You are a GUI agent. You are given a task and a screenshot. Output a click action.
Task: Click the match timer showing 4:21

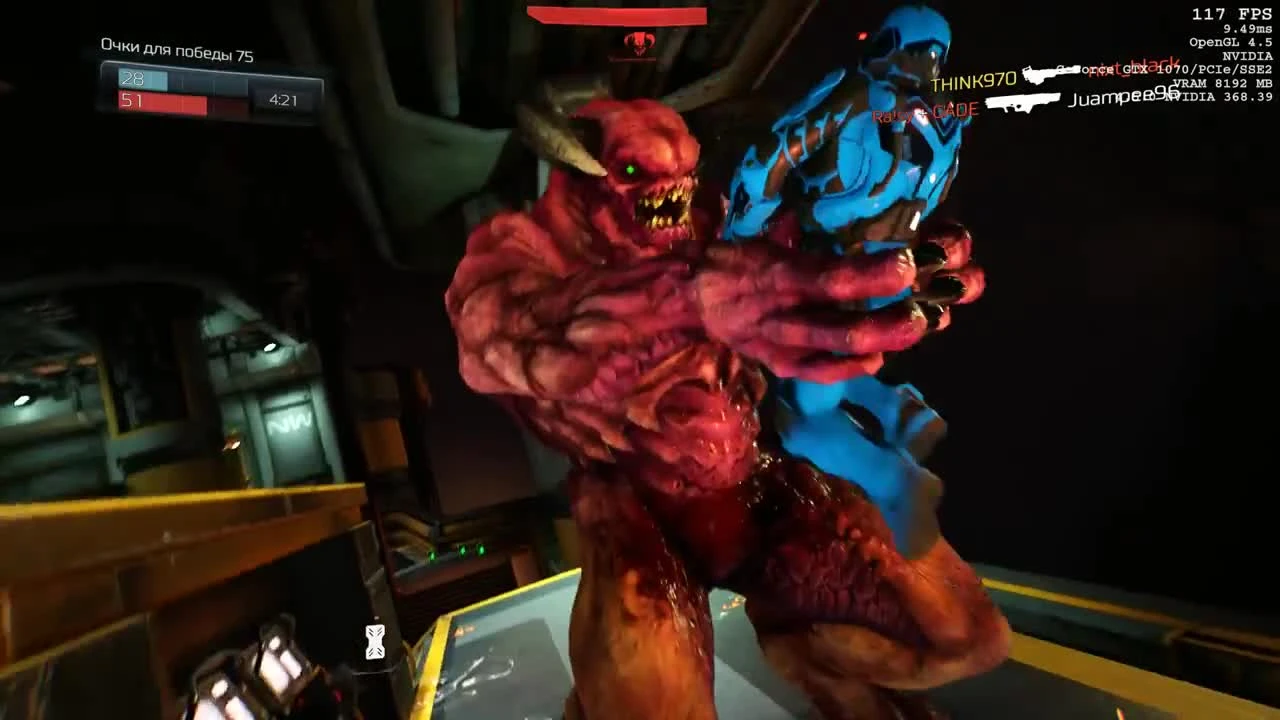[x=284, y=101]
